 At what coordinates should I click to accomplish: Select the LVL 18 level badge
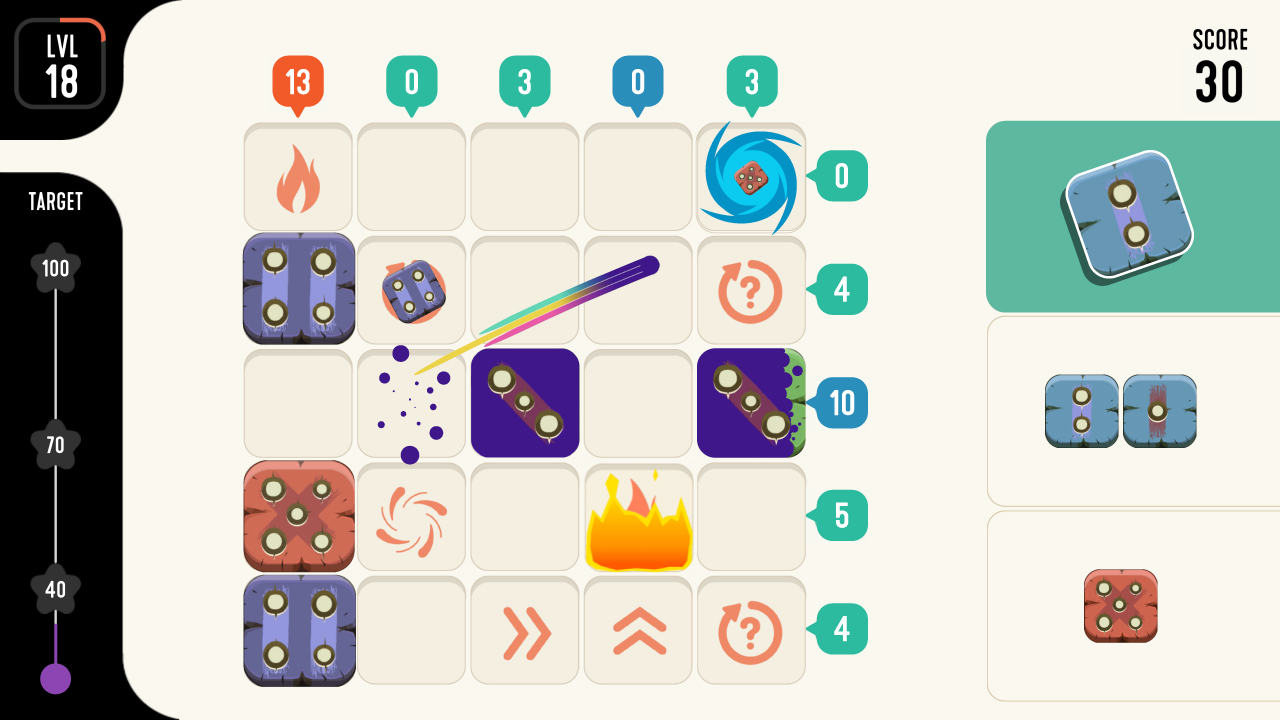pos(62,60)
